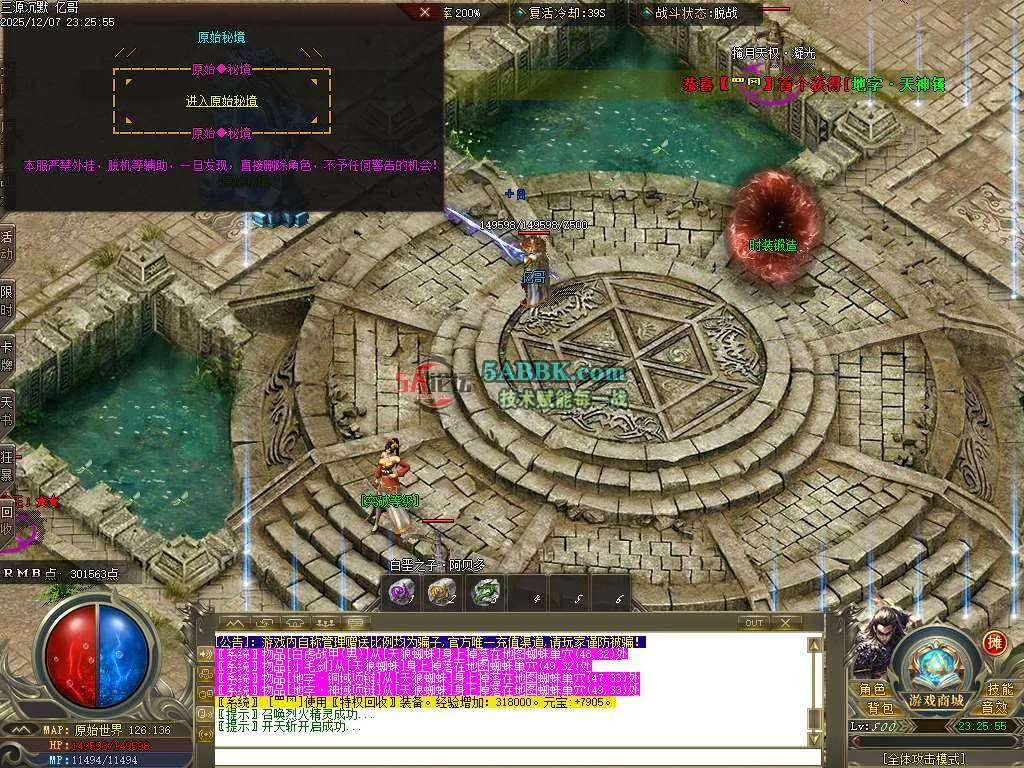This screenshot has height=768, width=1024.
Task: Click the 进入原始秘境 dialog link
Action: pos(221,101)
